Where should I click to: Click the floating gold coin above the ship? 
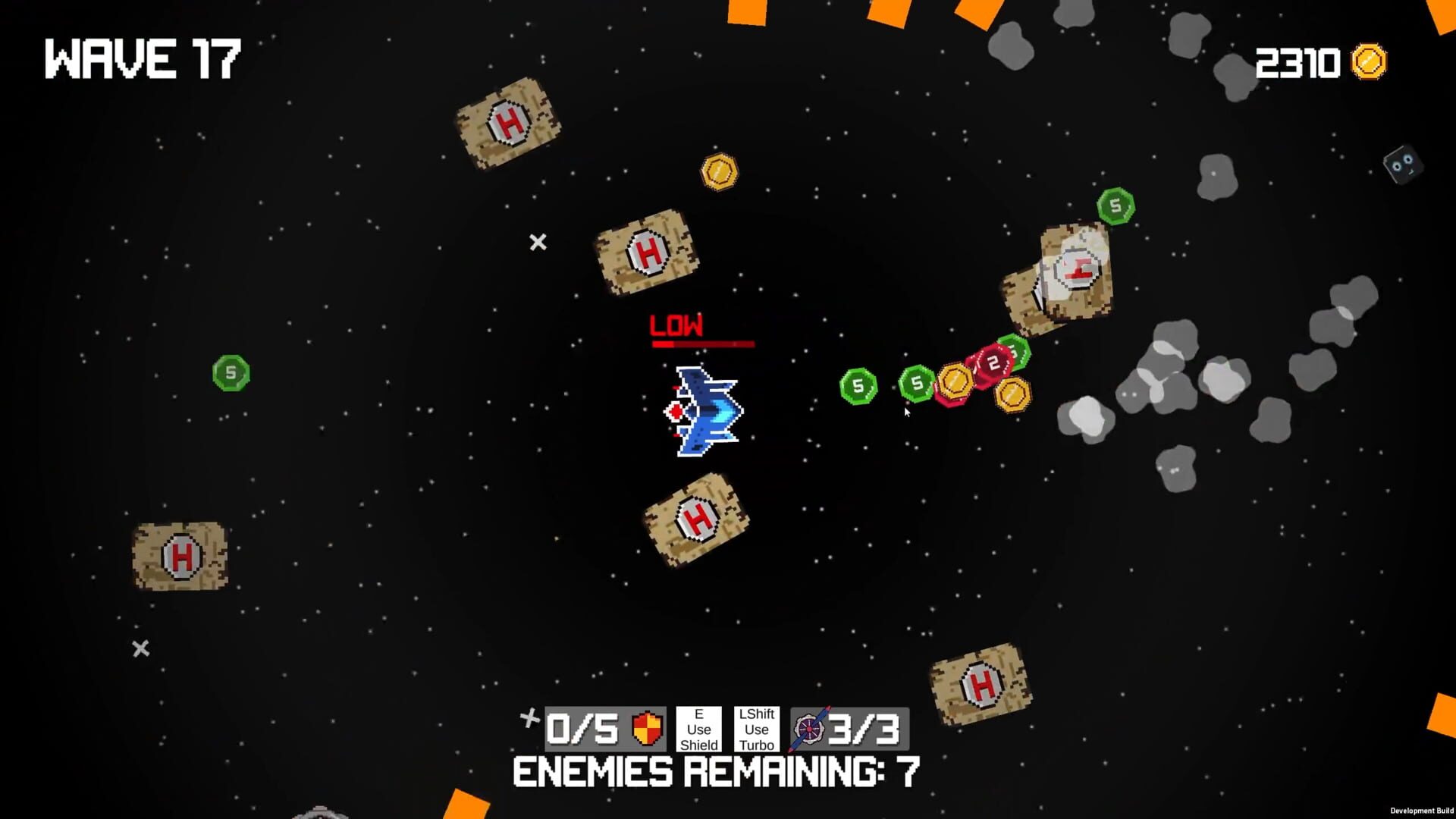(719, 171)
